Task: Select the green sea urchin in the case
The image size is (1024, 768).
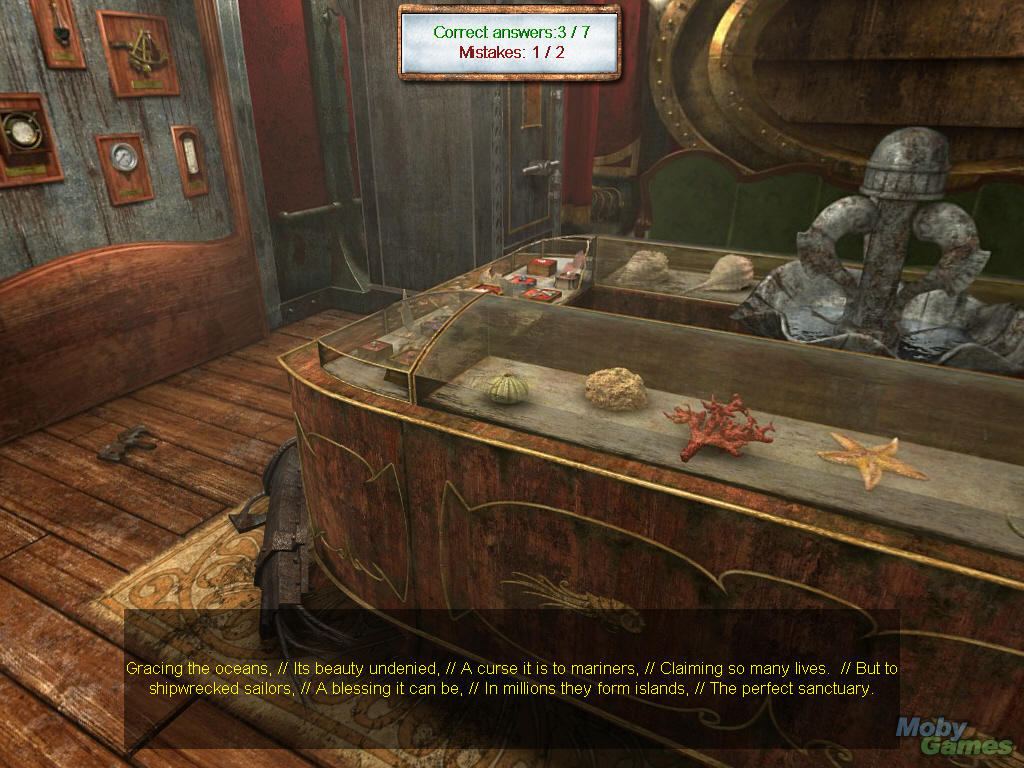Action: (508, 388)
